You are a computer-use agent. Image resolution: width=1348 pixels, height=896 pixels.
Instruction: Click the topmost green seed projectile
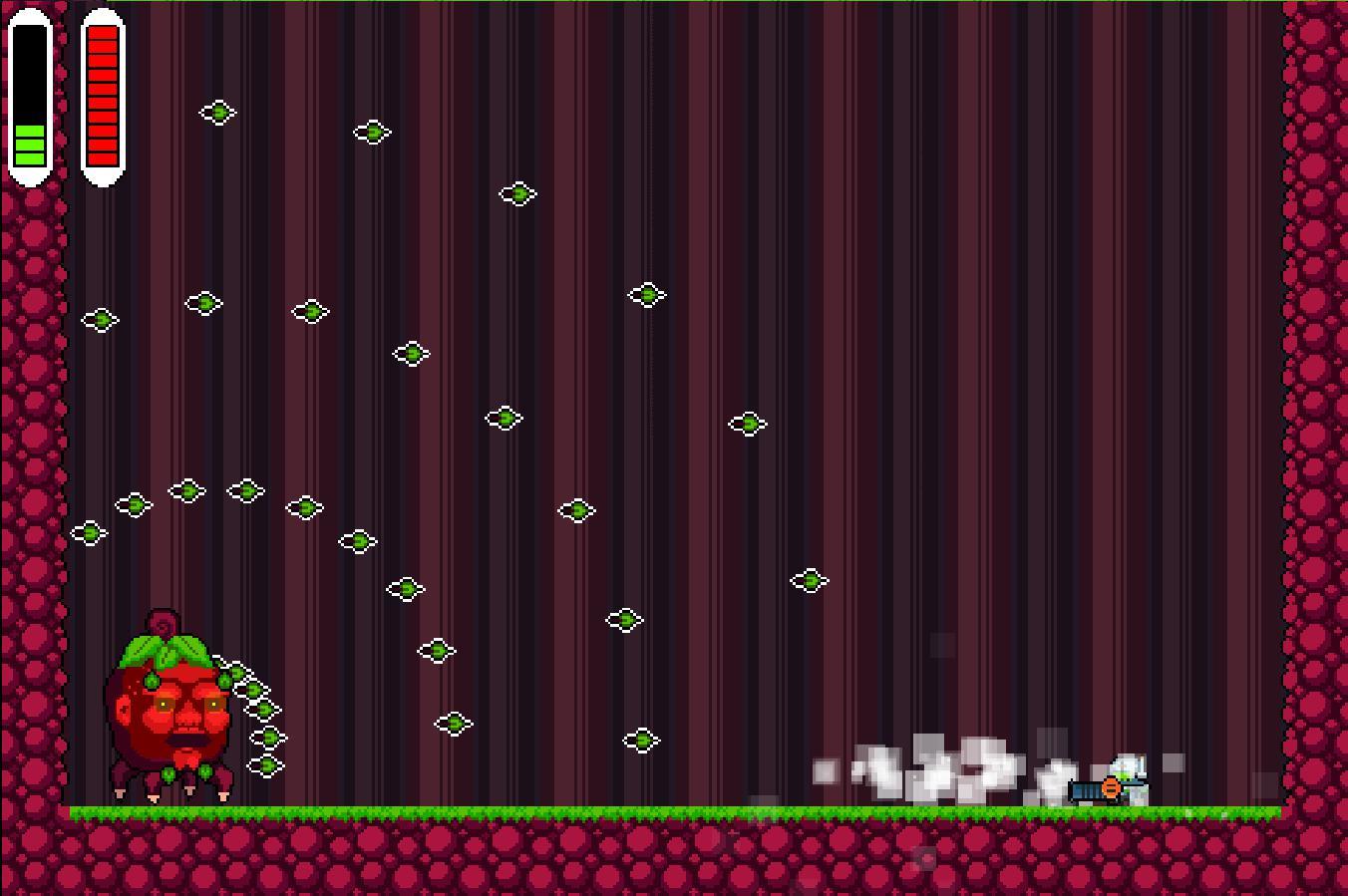219,114
